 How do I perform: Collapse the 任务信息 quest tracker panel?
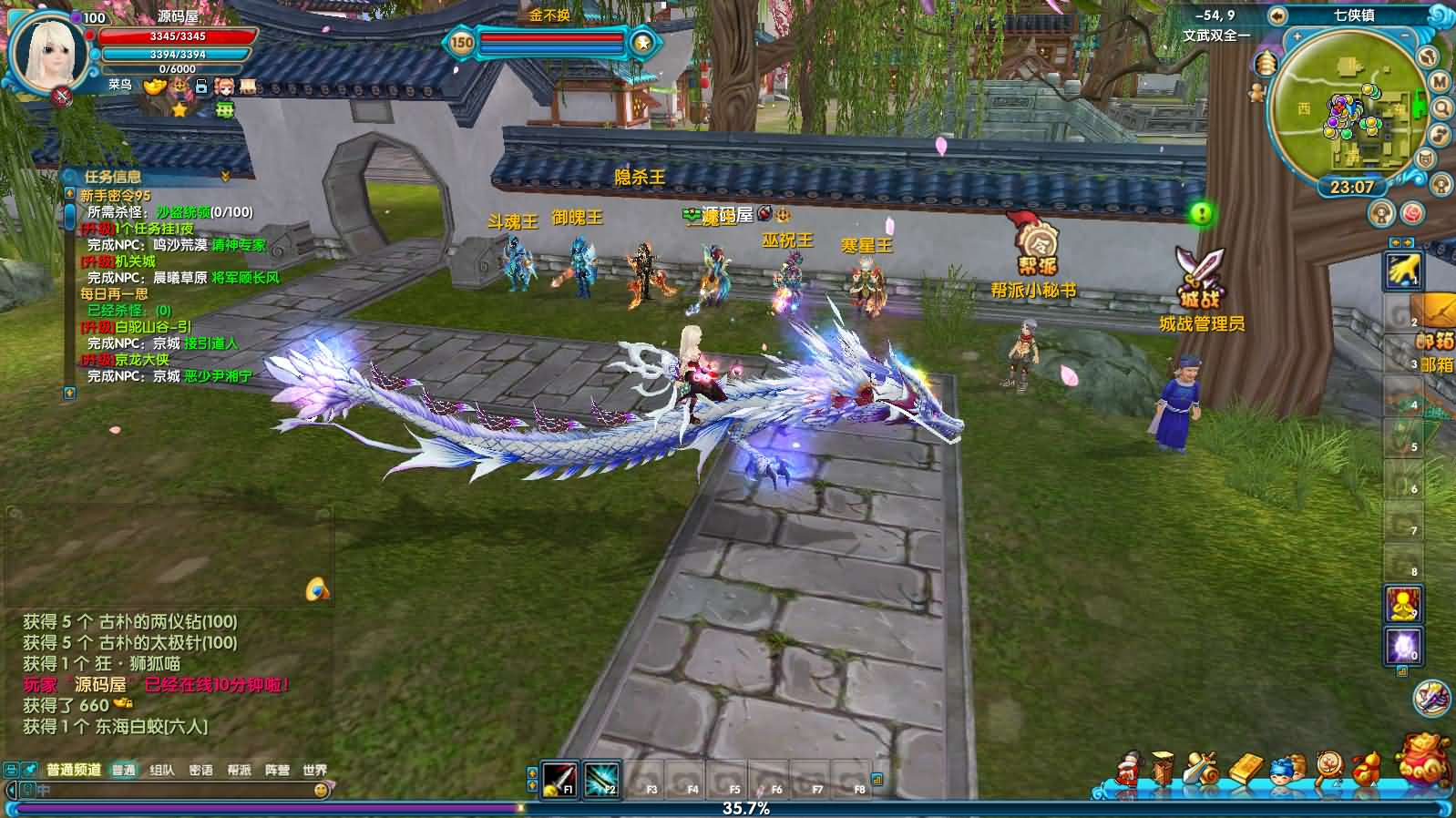pyautogui.click(x=225, y=176)
